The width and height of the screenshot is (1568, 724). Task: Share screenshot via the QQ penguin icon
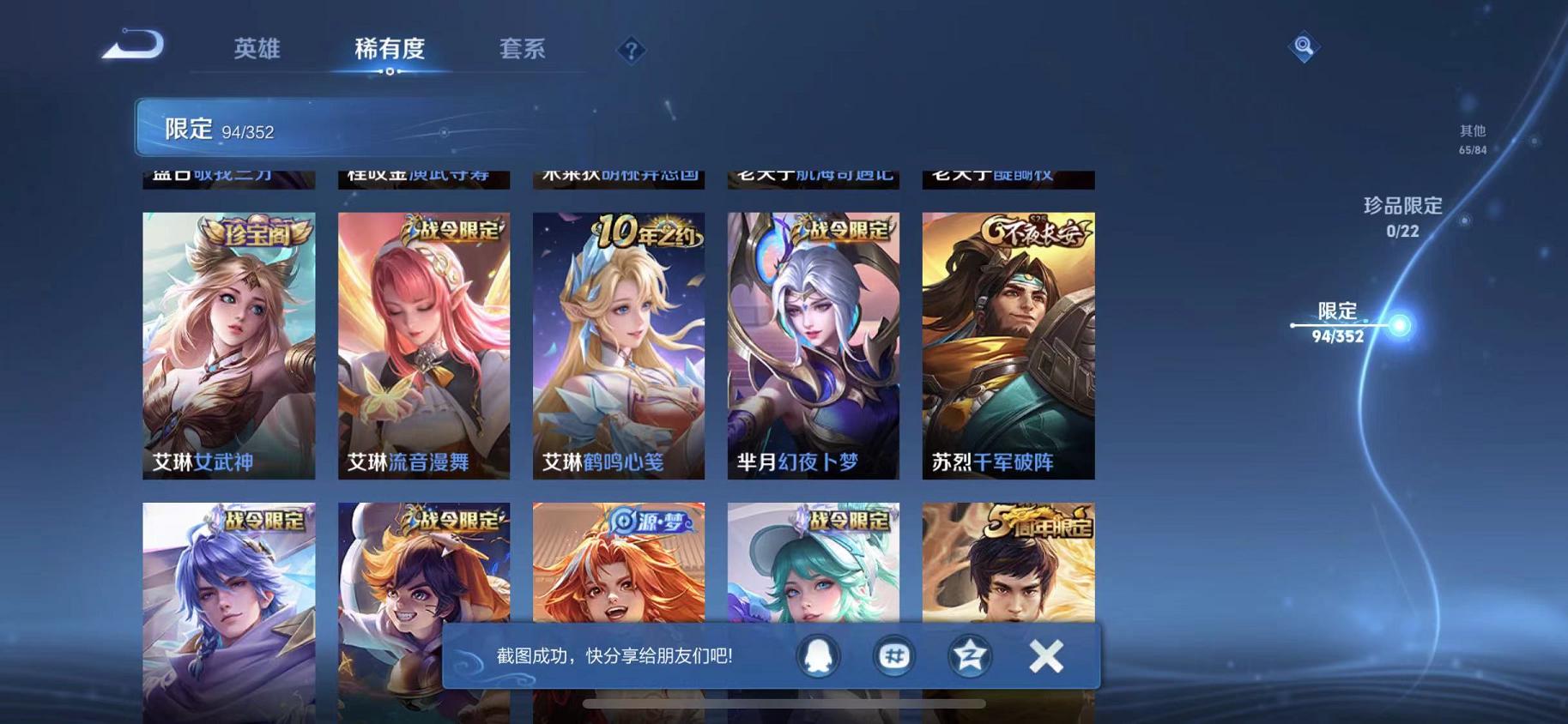tap(816, 655)
